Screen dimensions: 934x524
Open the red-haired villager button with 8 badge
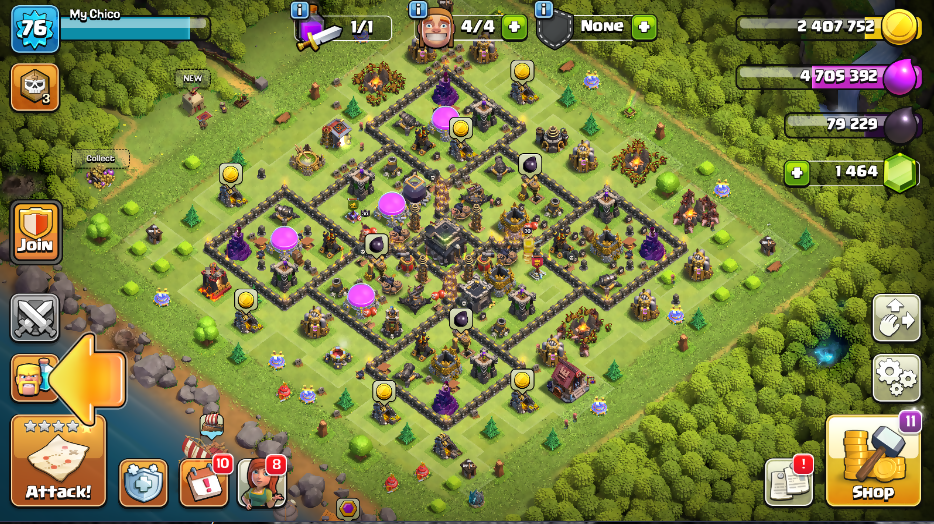[261, 483]
